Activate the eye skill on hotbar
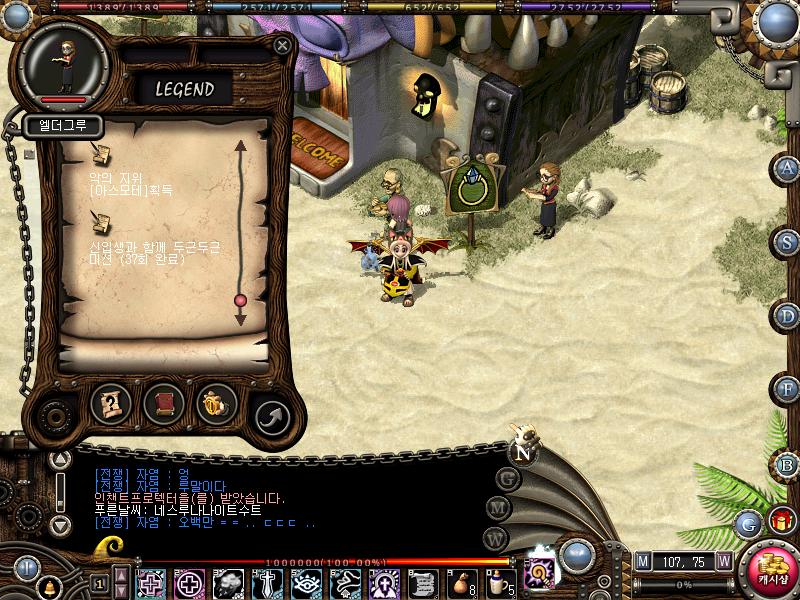This screenshot has width=800, height=600. (x=306, y=582)
